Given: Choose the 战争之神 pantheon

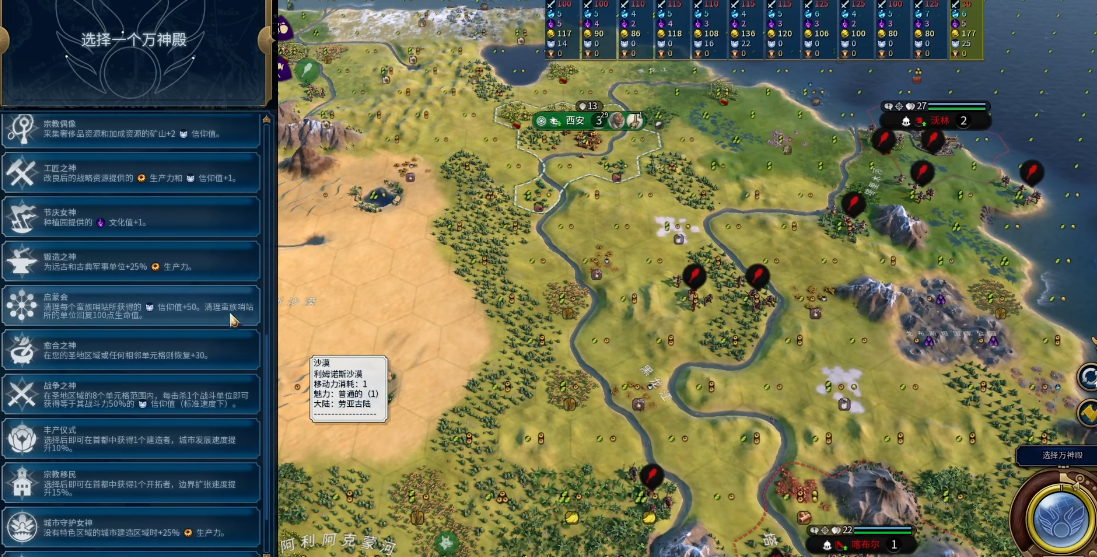Looking at the screenshot, I should (131, 394).
